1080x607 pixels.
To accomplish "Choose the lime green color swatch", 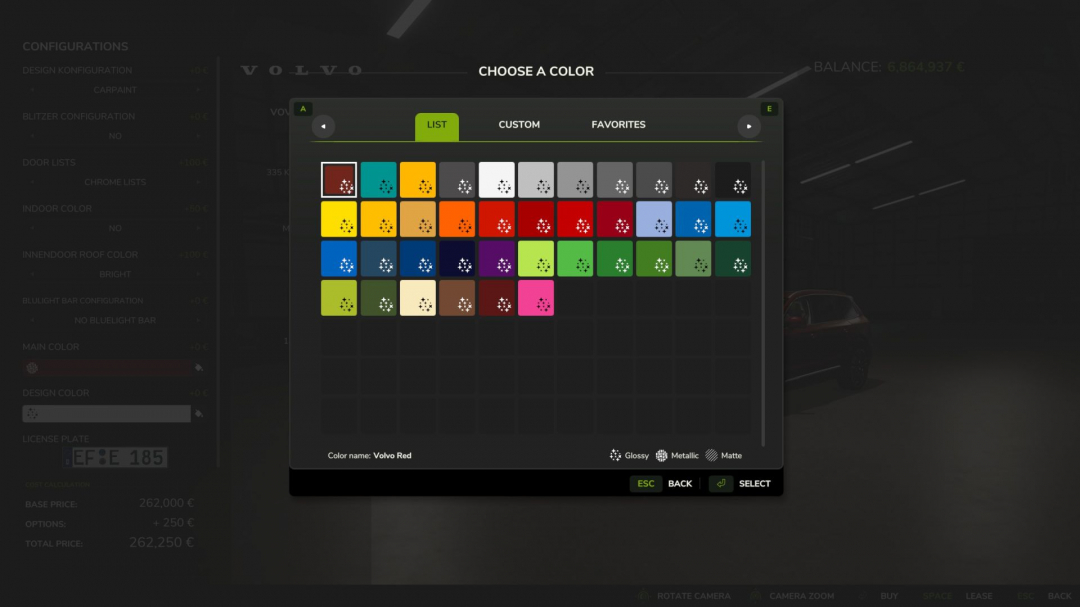I will pos(535,259).
